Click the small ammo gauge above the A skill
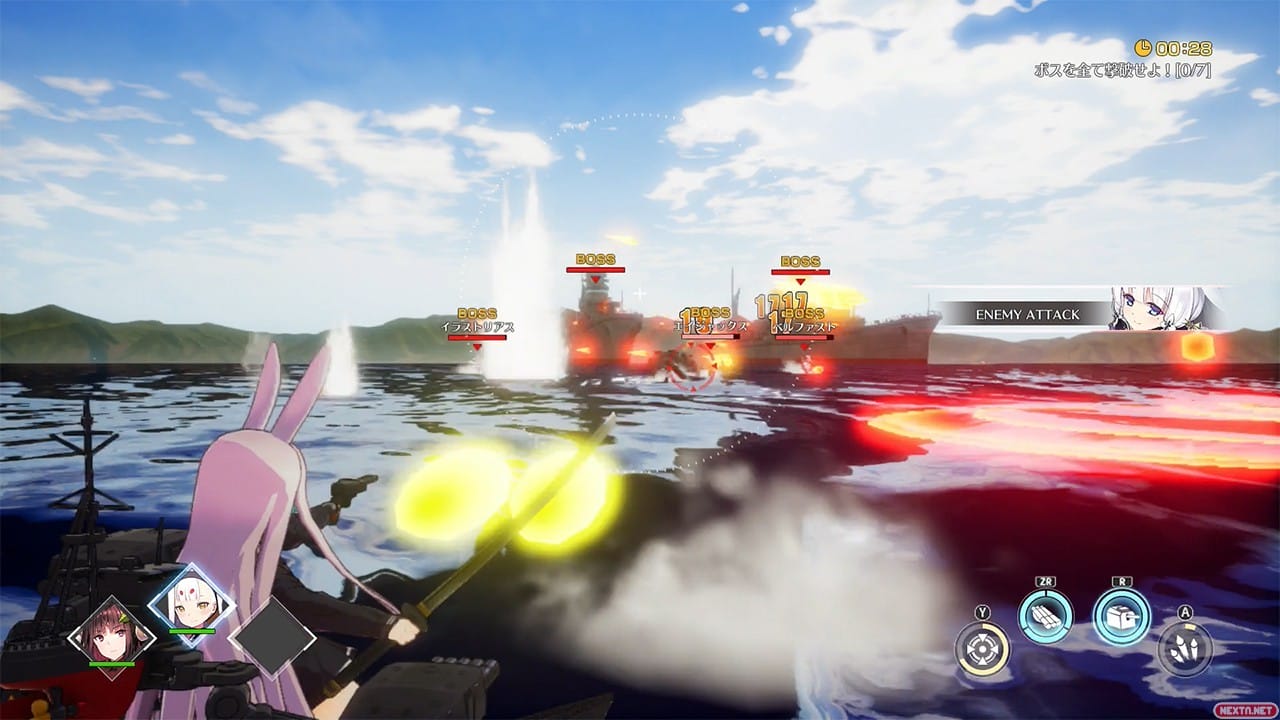Image resolution: width=1280 pixels, height=720 pixels. coord(1191,625)
